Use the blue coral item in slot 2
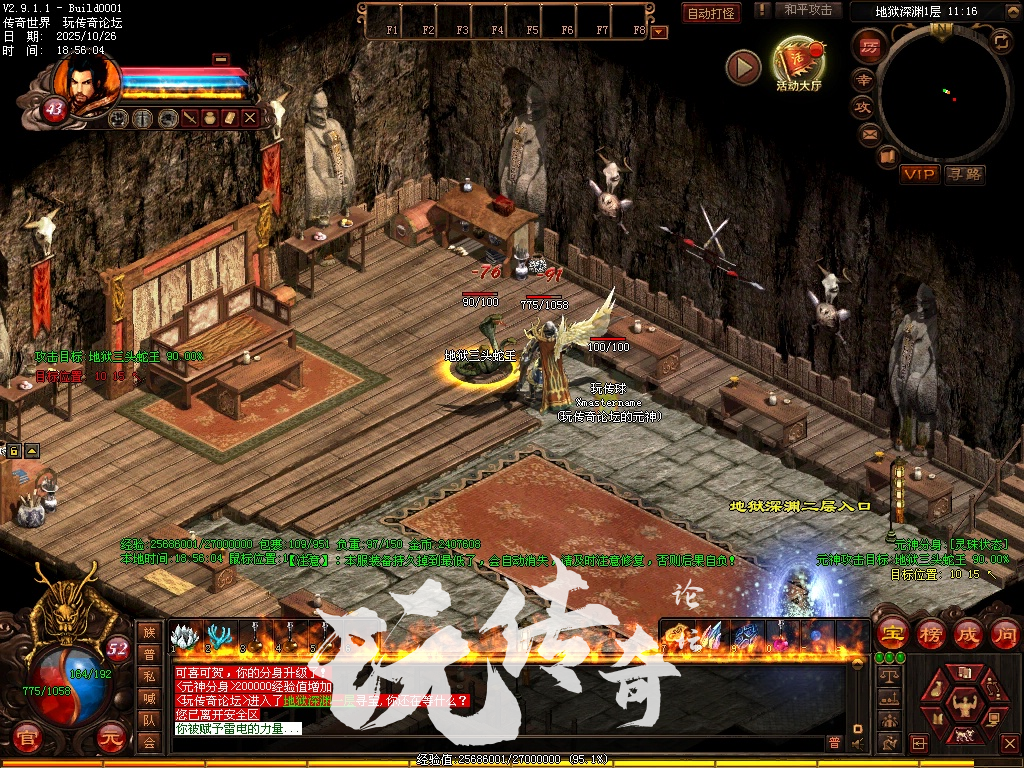 point(217,636)
